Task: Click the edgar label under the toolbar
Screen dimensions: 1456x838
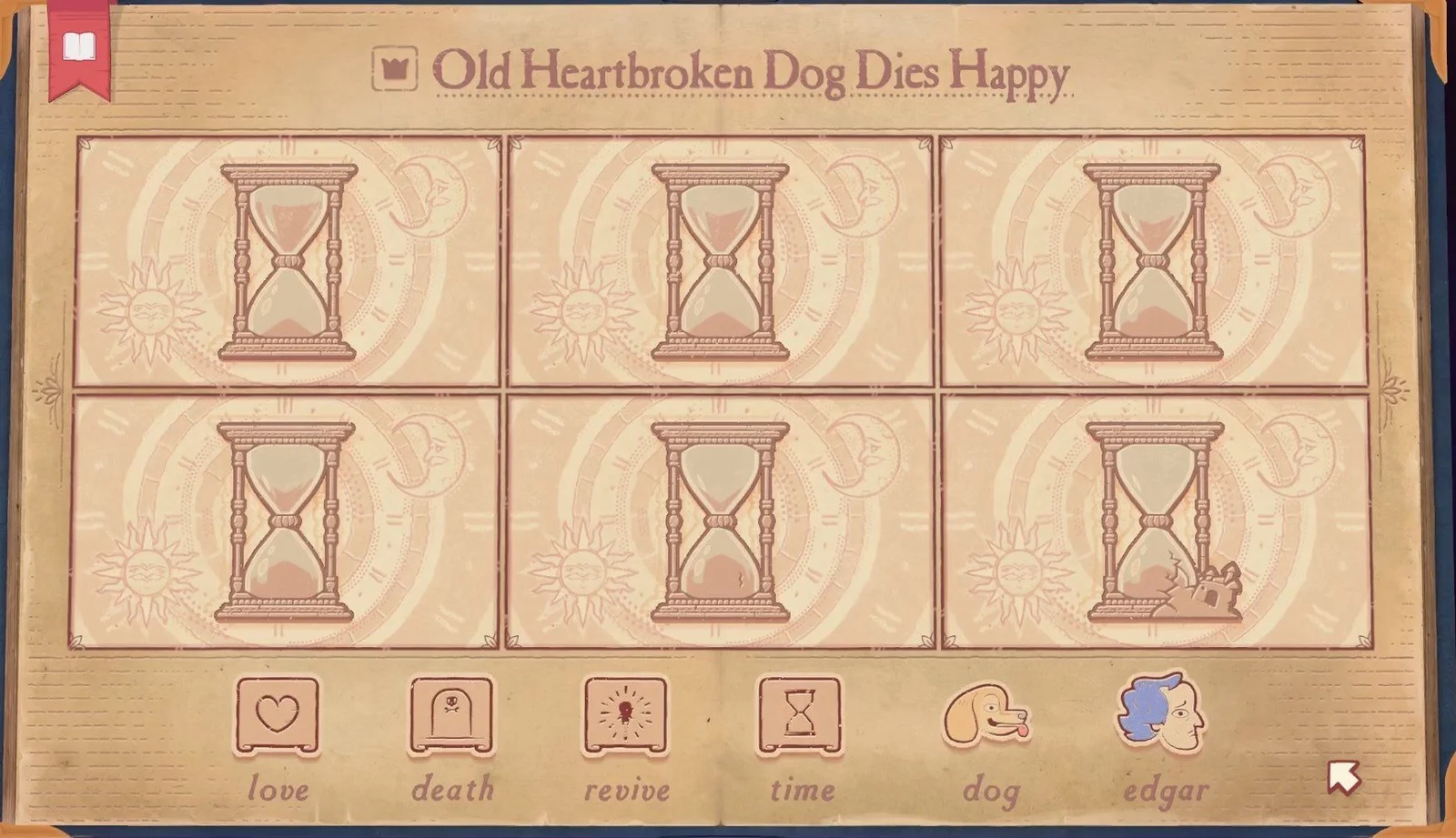Action: click(1166, 790)
